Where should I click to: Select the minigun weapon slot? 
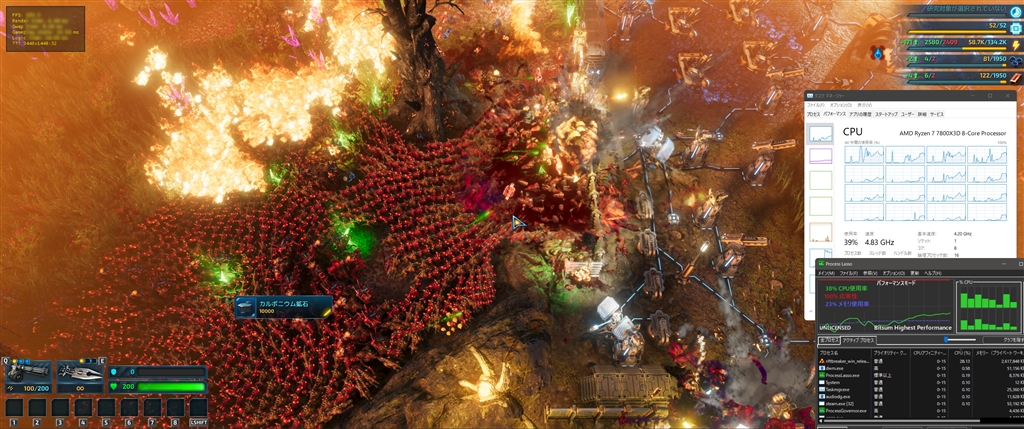click(x=27, y=372)
